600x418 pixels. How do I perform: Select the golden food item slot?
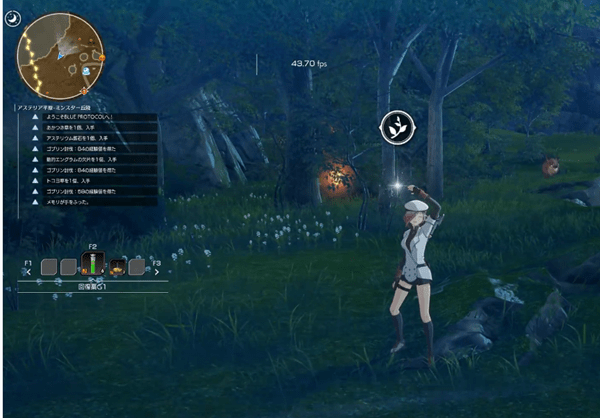click(x=116, y=267)
